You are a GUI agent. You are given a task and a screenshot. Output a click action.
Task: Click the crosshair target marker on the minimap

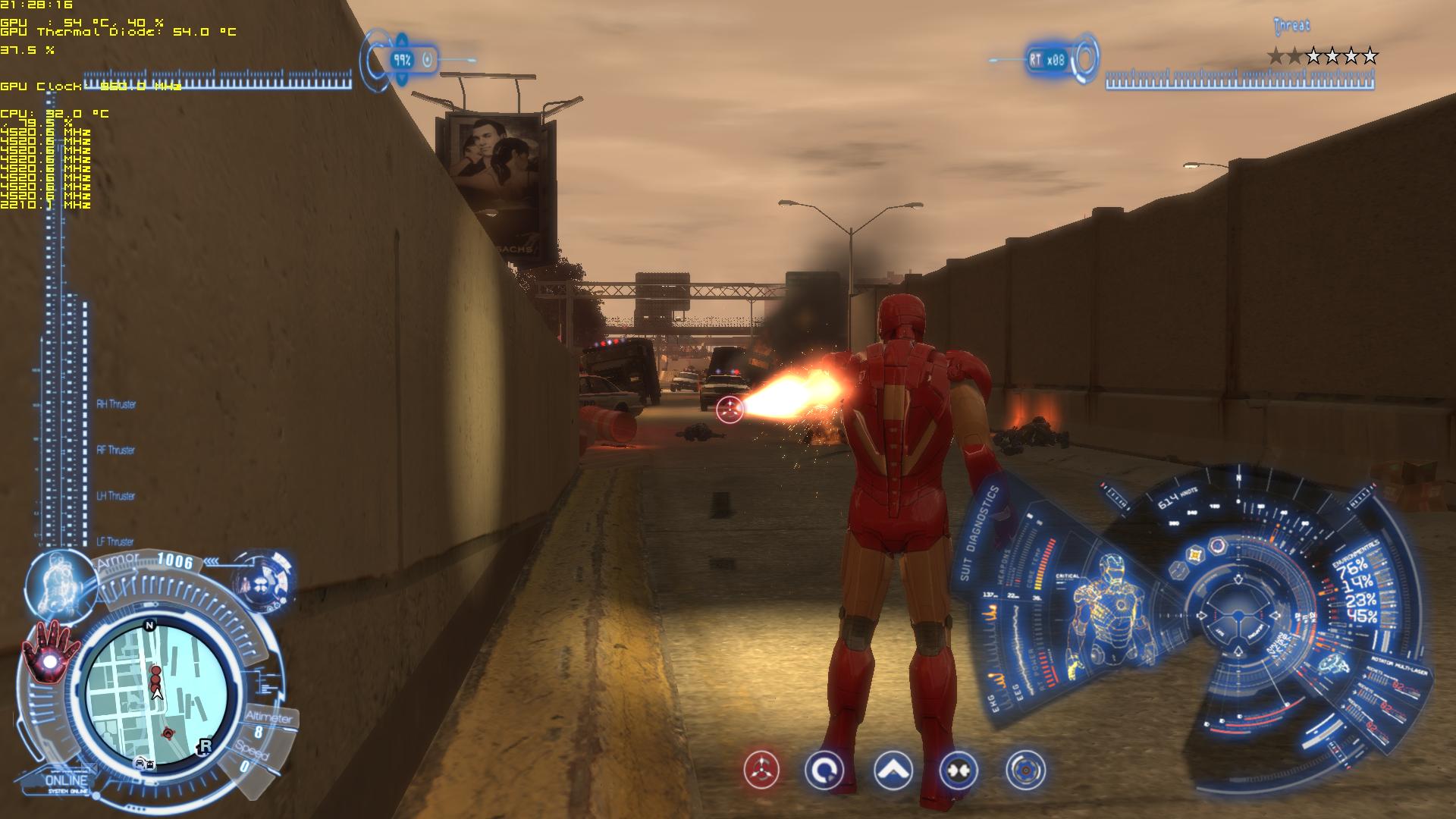click(x=168, y=733)
